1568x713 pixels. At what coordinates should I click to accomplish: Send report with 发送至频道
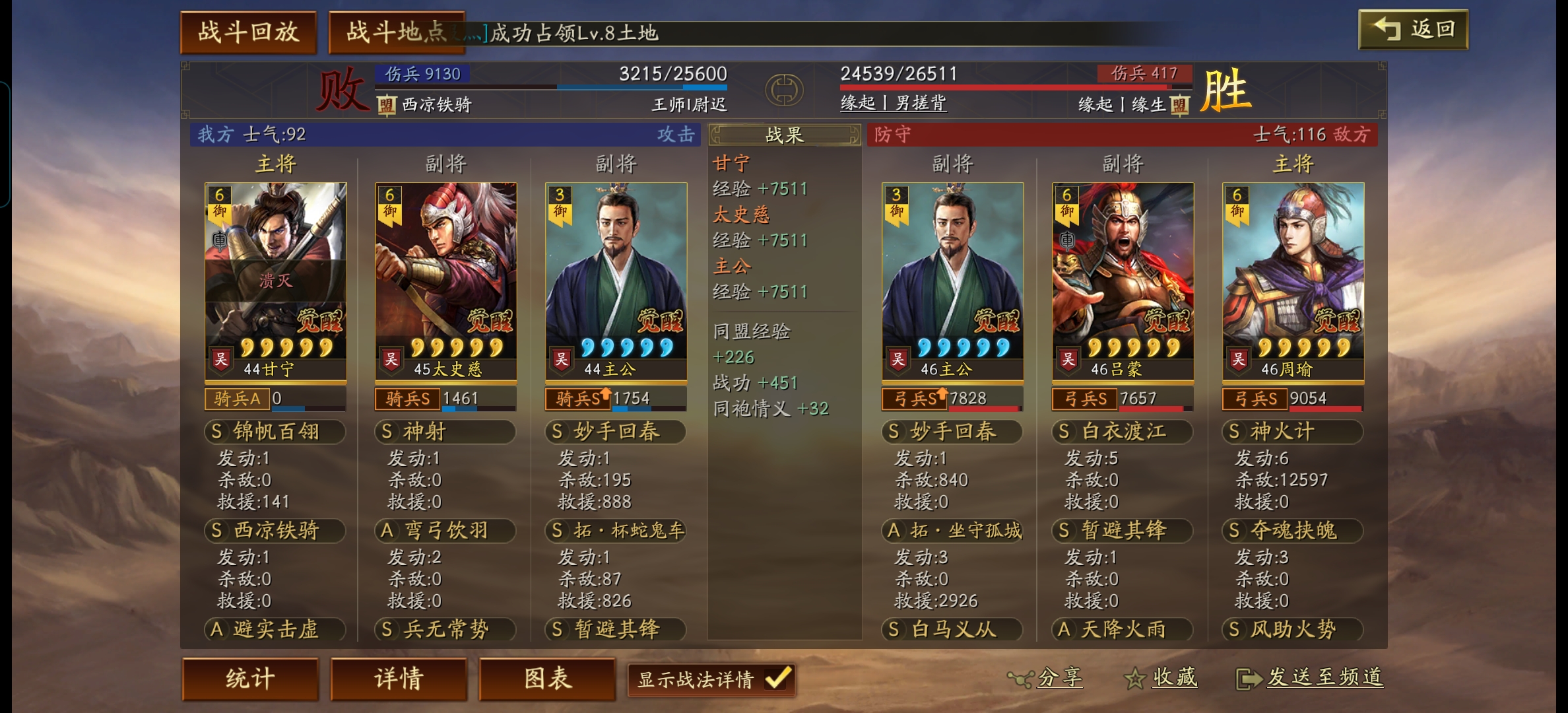[1310, 677]
